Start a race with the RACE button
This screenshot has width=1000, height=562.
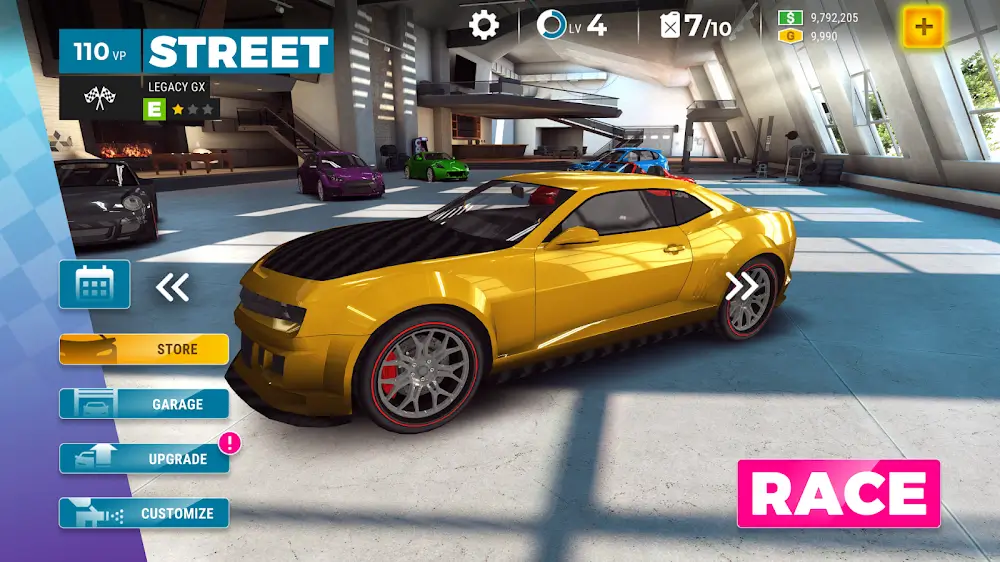coord(838,493)
